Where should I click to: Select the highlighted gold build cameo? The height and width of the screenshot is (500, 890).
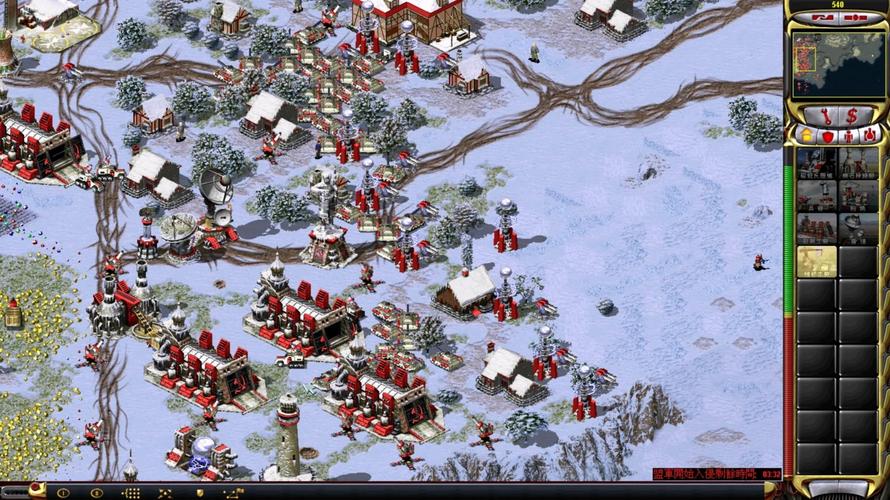click(817, 261)
